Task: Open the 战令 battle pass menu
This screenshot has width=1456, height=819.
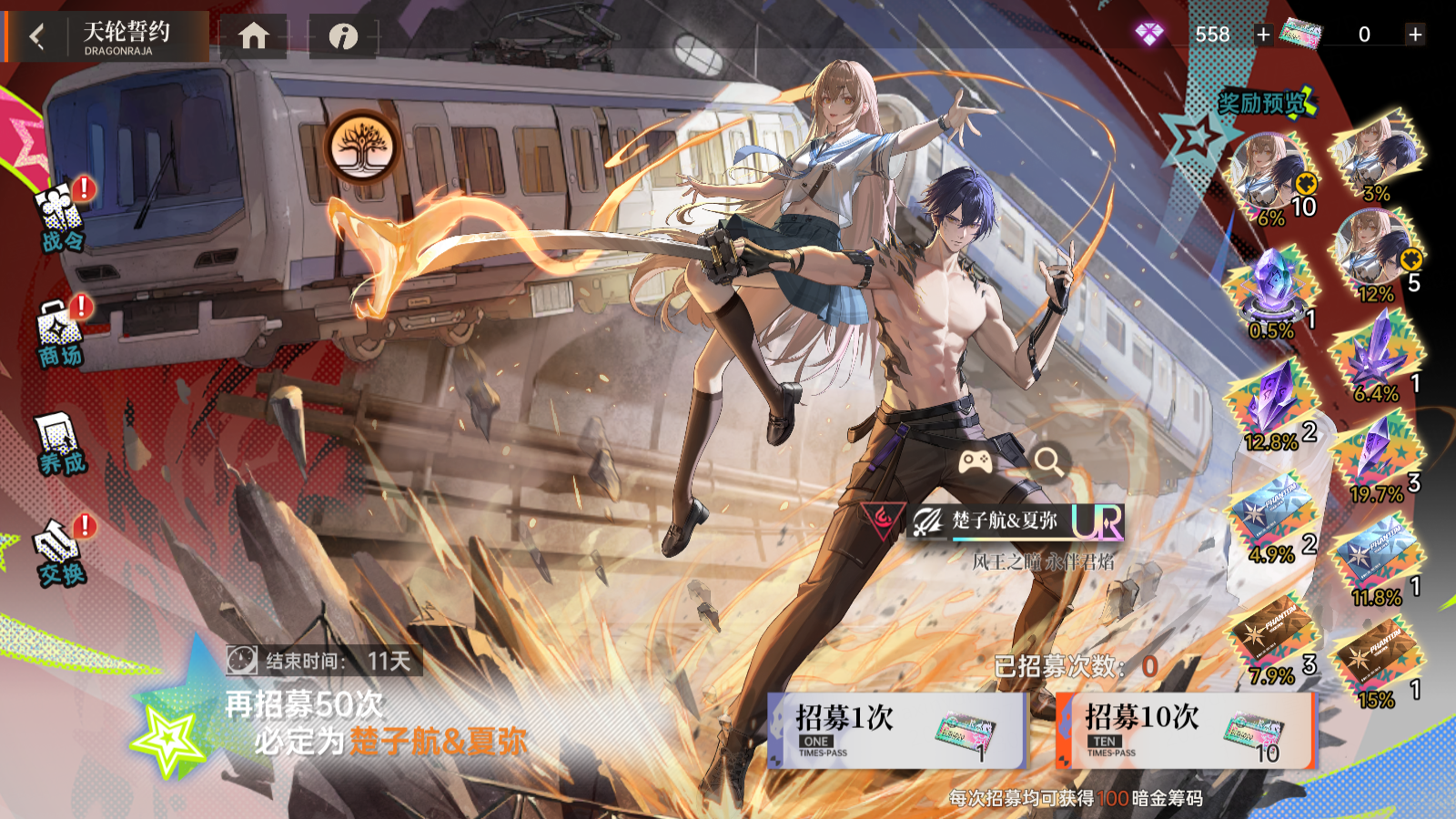Action: 62,217
